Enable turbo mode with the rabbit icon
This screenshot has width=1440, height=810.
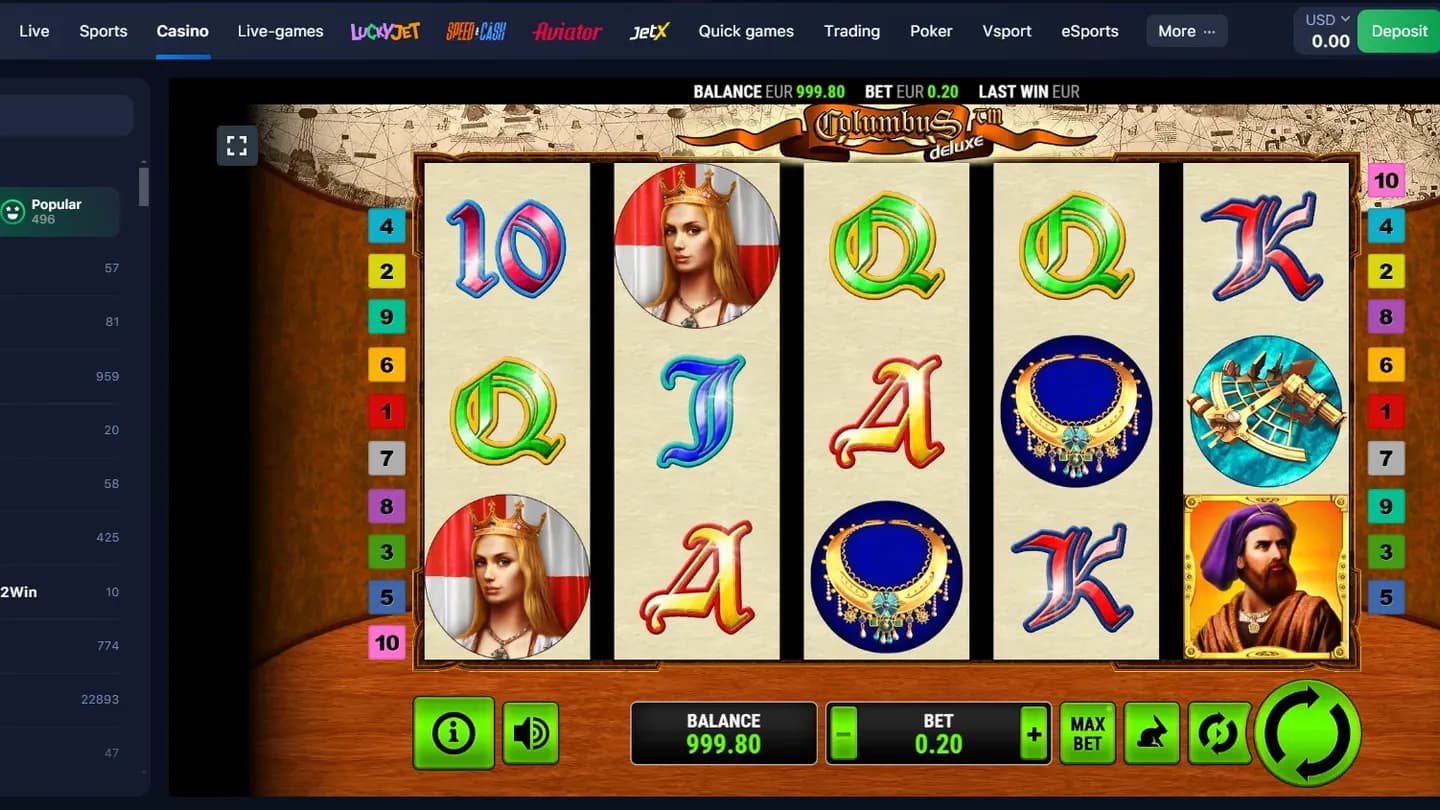tap(1151, 733)
